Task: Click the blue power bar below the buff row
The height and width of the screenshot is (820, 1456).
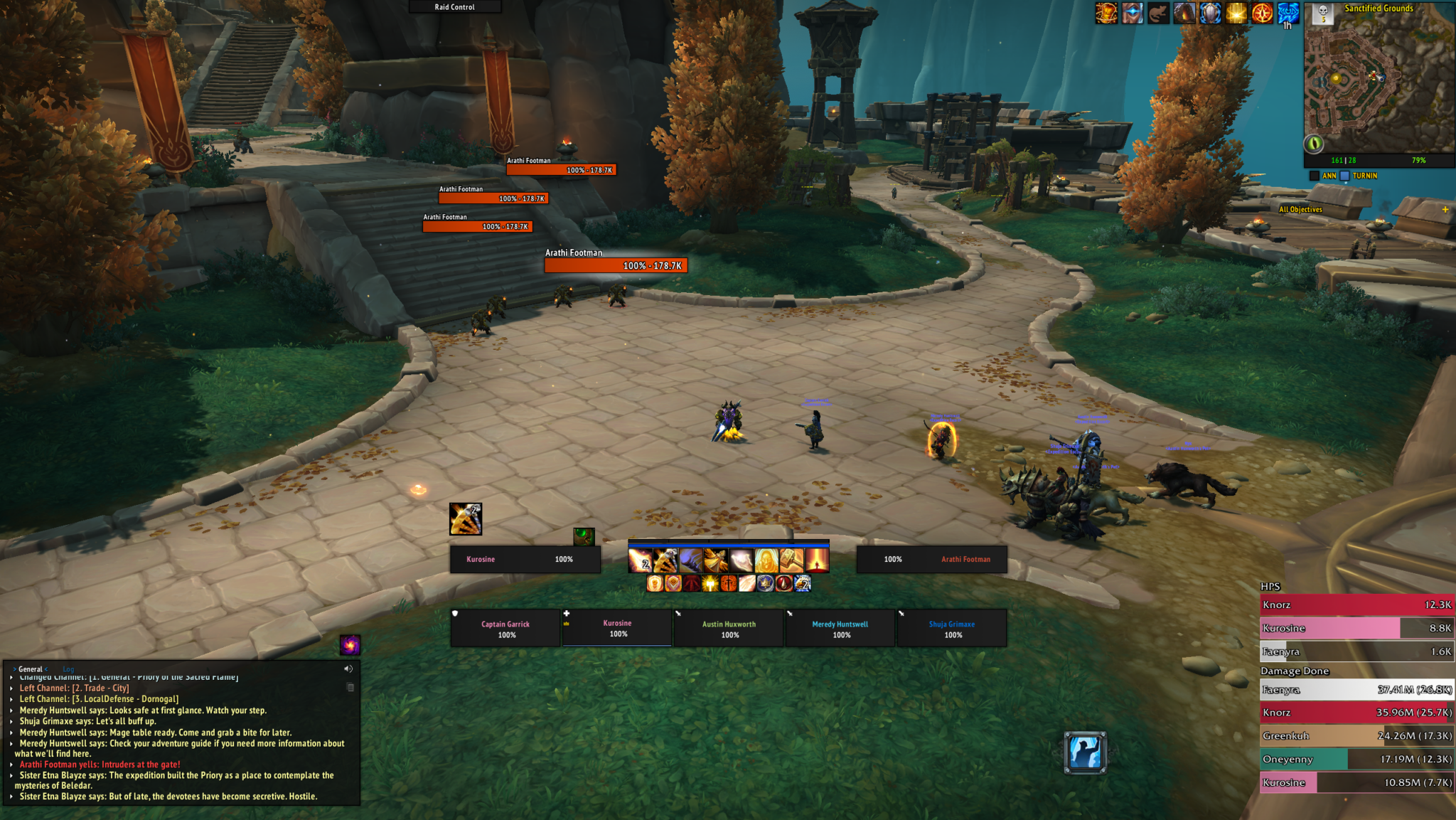Action: click(x=729, y=545)
